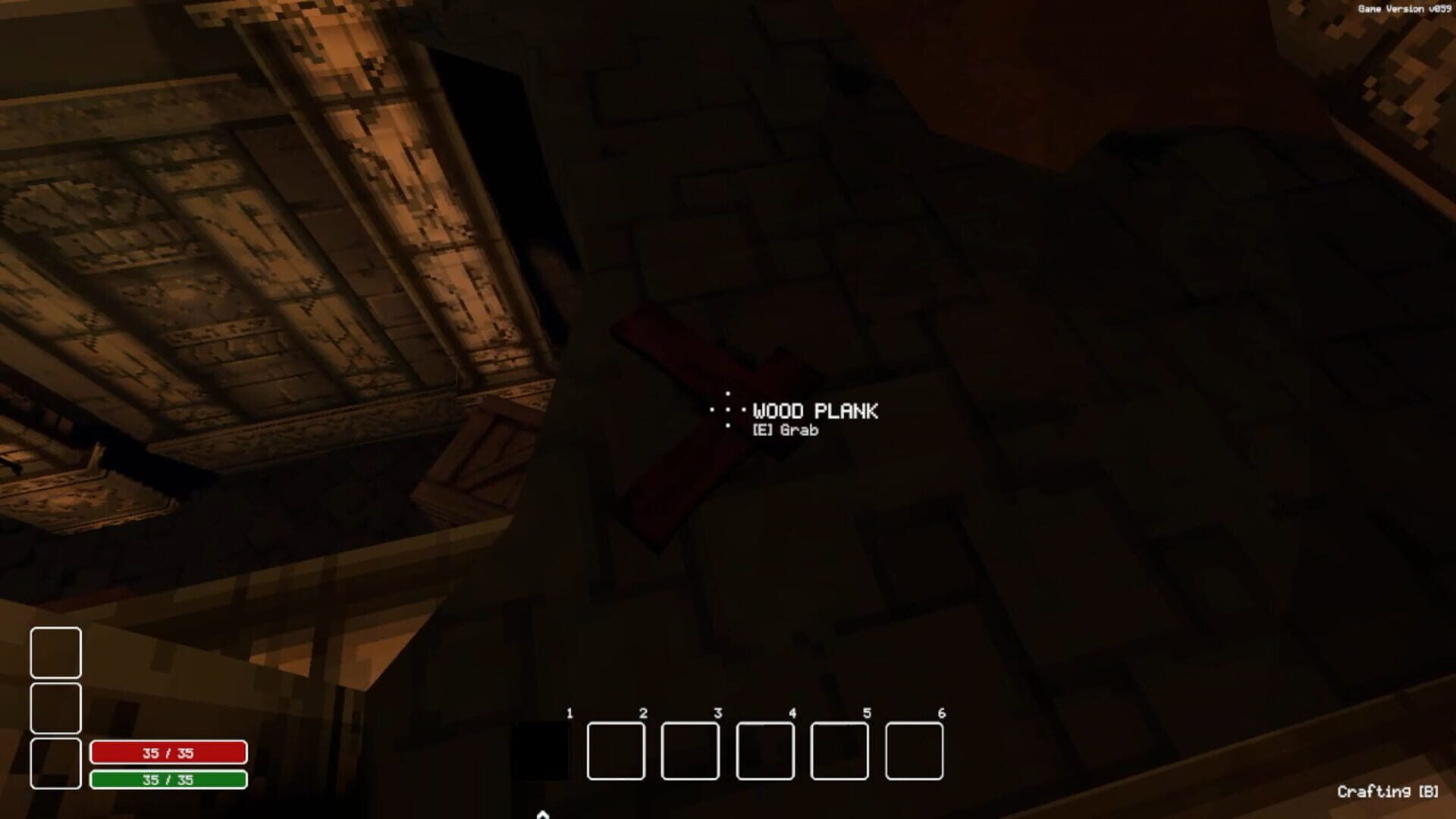Click the small arrow below the hotbar
Viewport: 1456px width, 819px height.
pos(541,814)
